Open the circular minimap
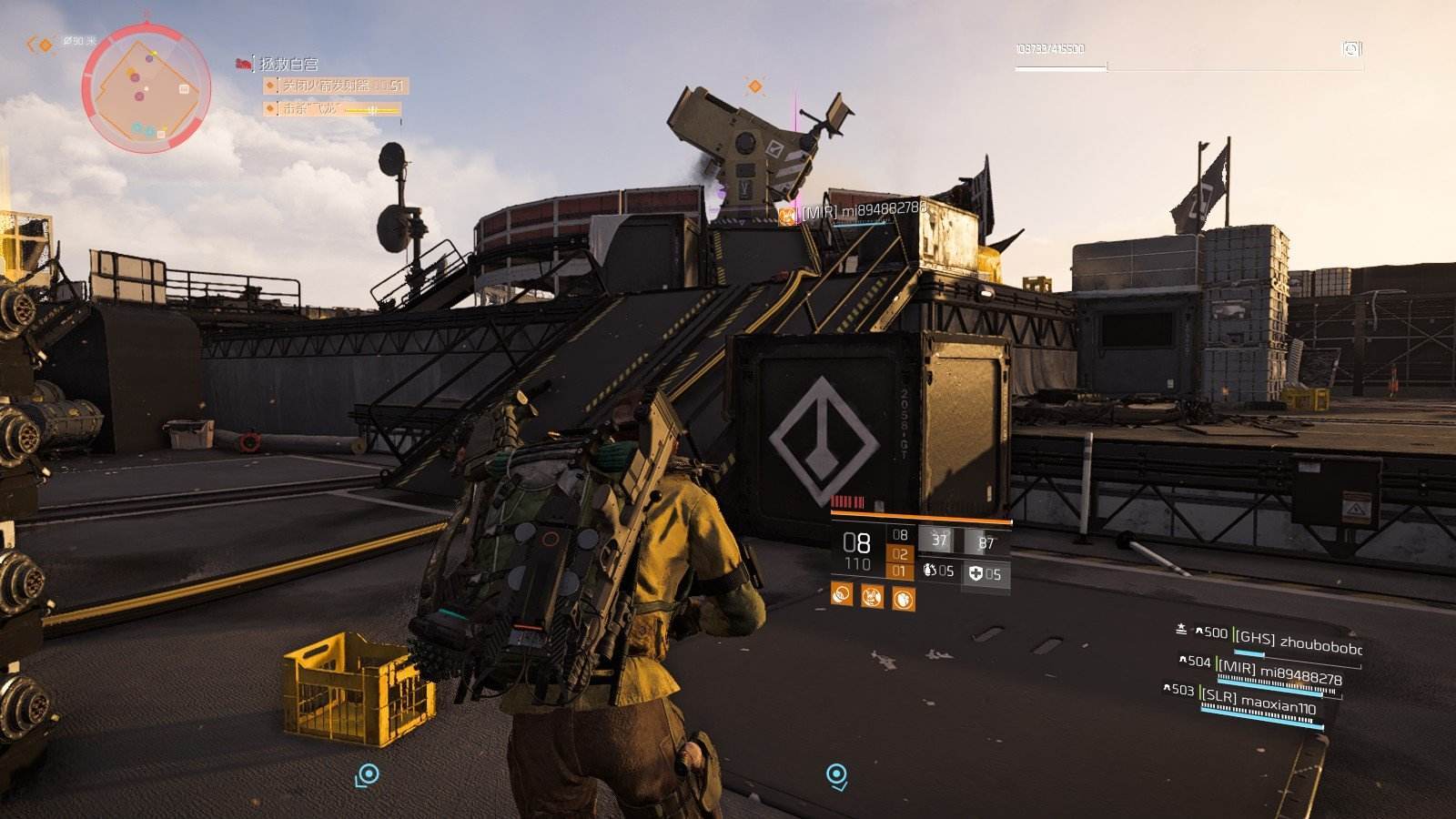The height and width of the screenshot is (819, 1456). (x=146, y=89)
